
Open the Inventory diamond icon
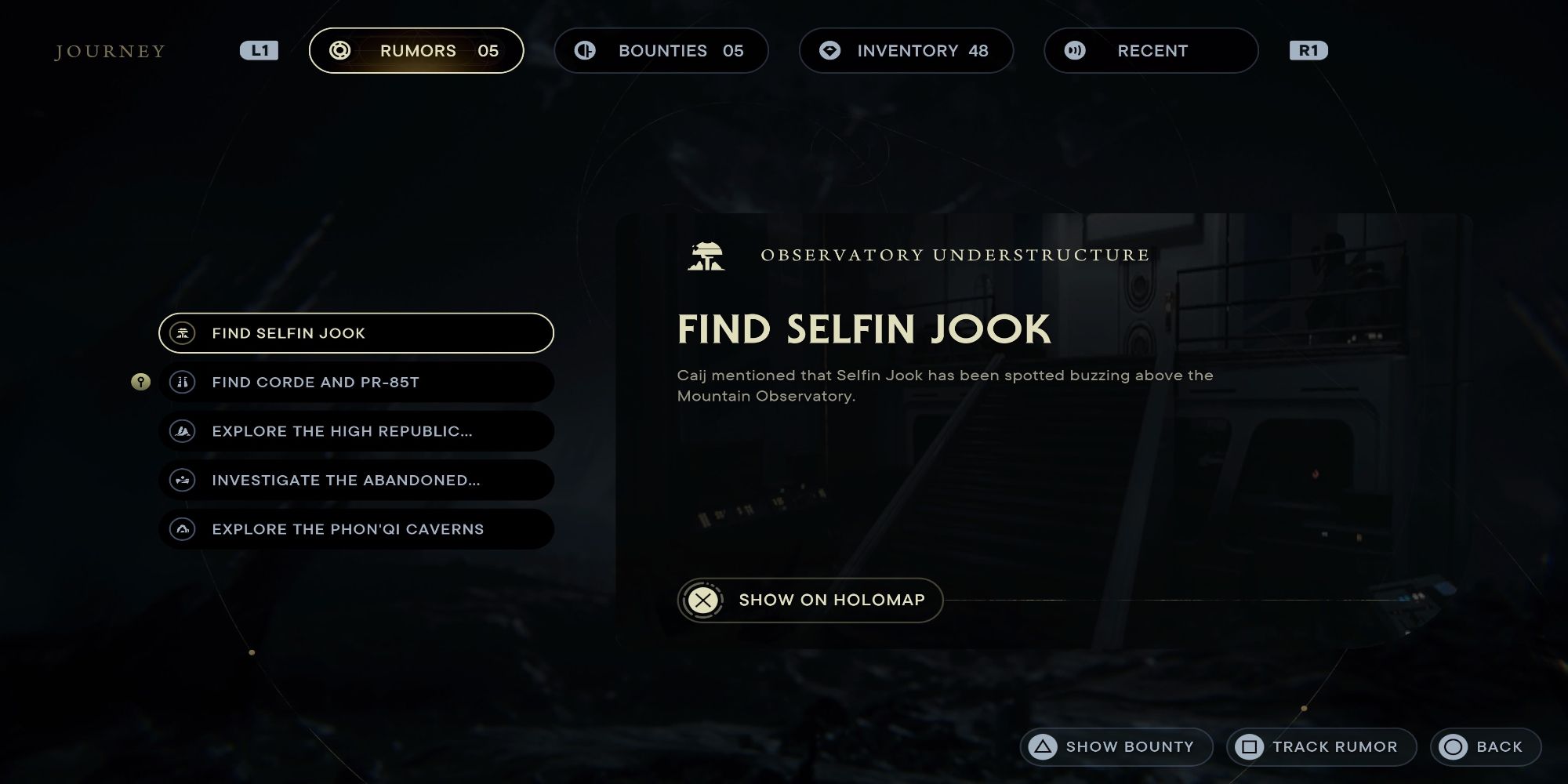coord(829,50)
